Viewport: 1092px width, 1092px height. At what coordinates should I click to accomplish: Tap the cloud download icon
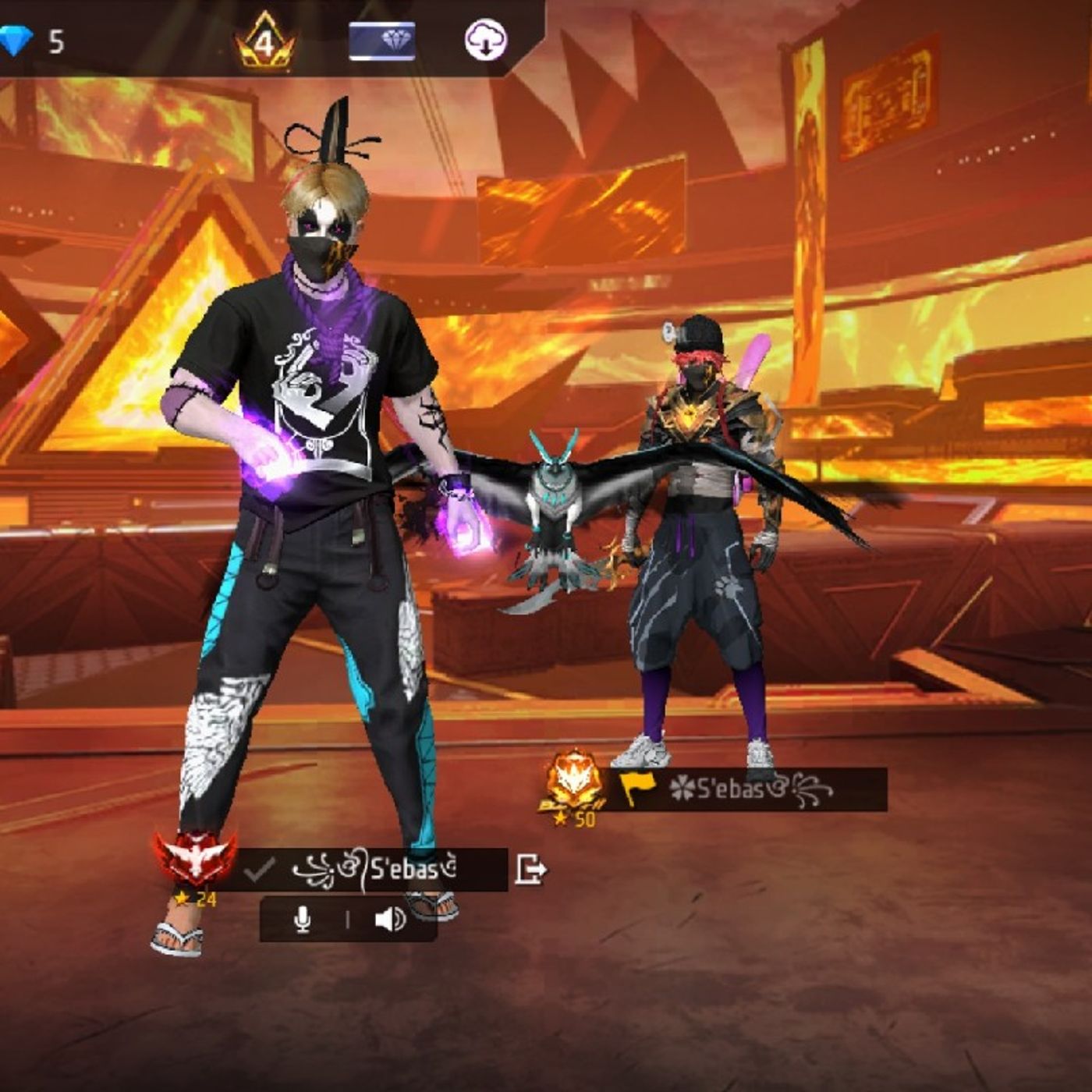coord(485,41)
